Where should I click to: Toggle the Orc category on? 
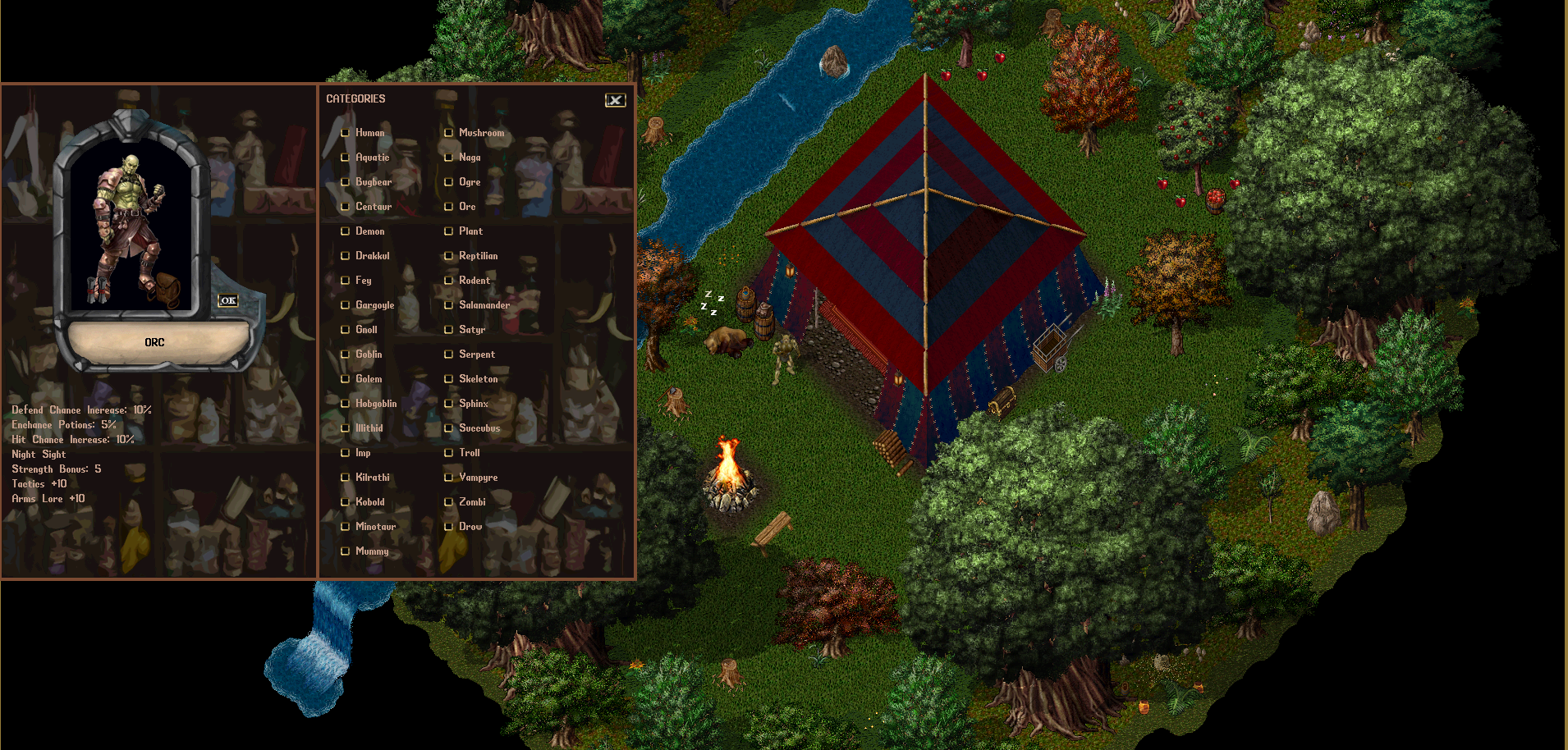coord(448,206)
